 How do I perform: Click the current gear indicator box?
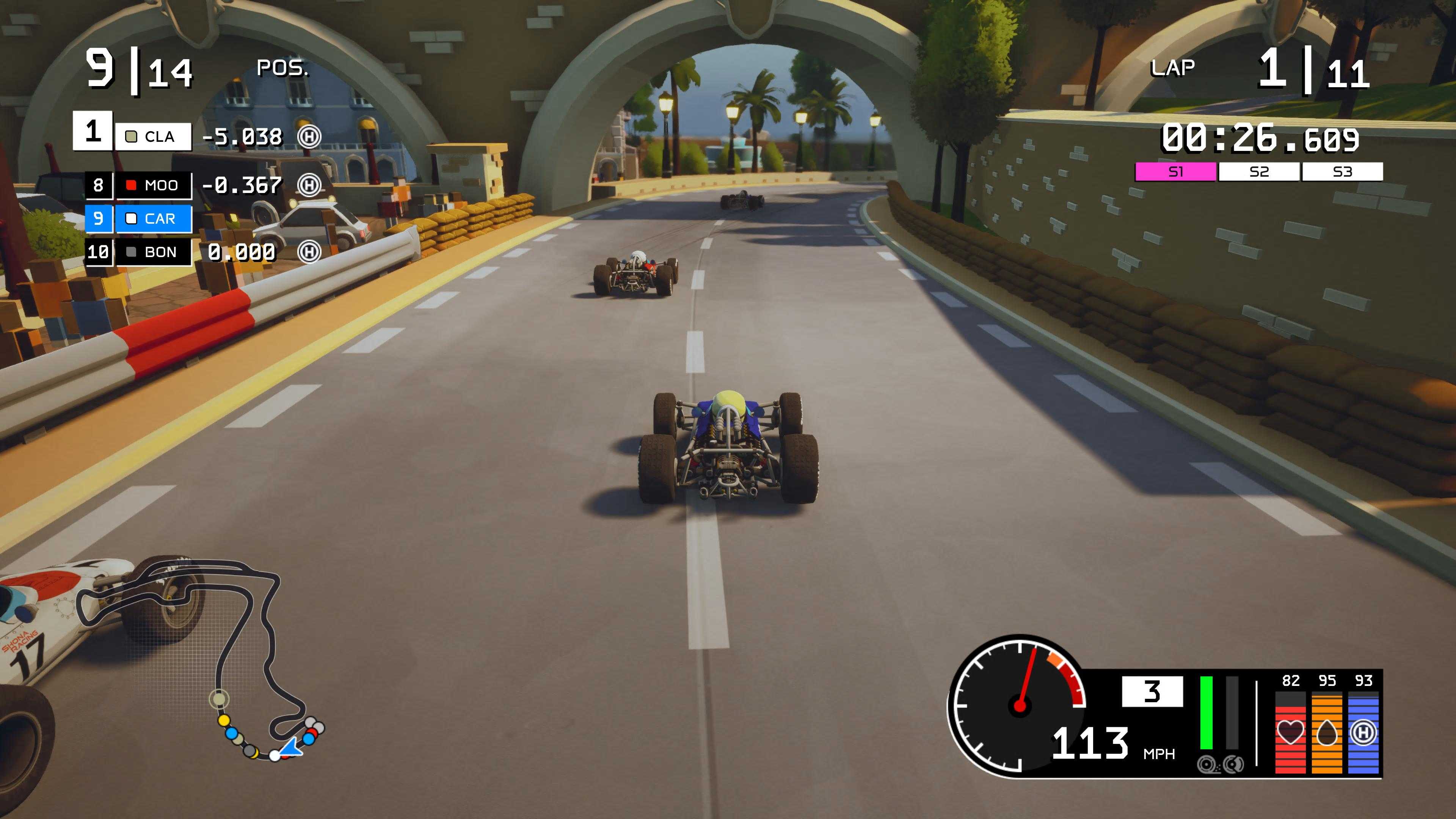1152,691
